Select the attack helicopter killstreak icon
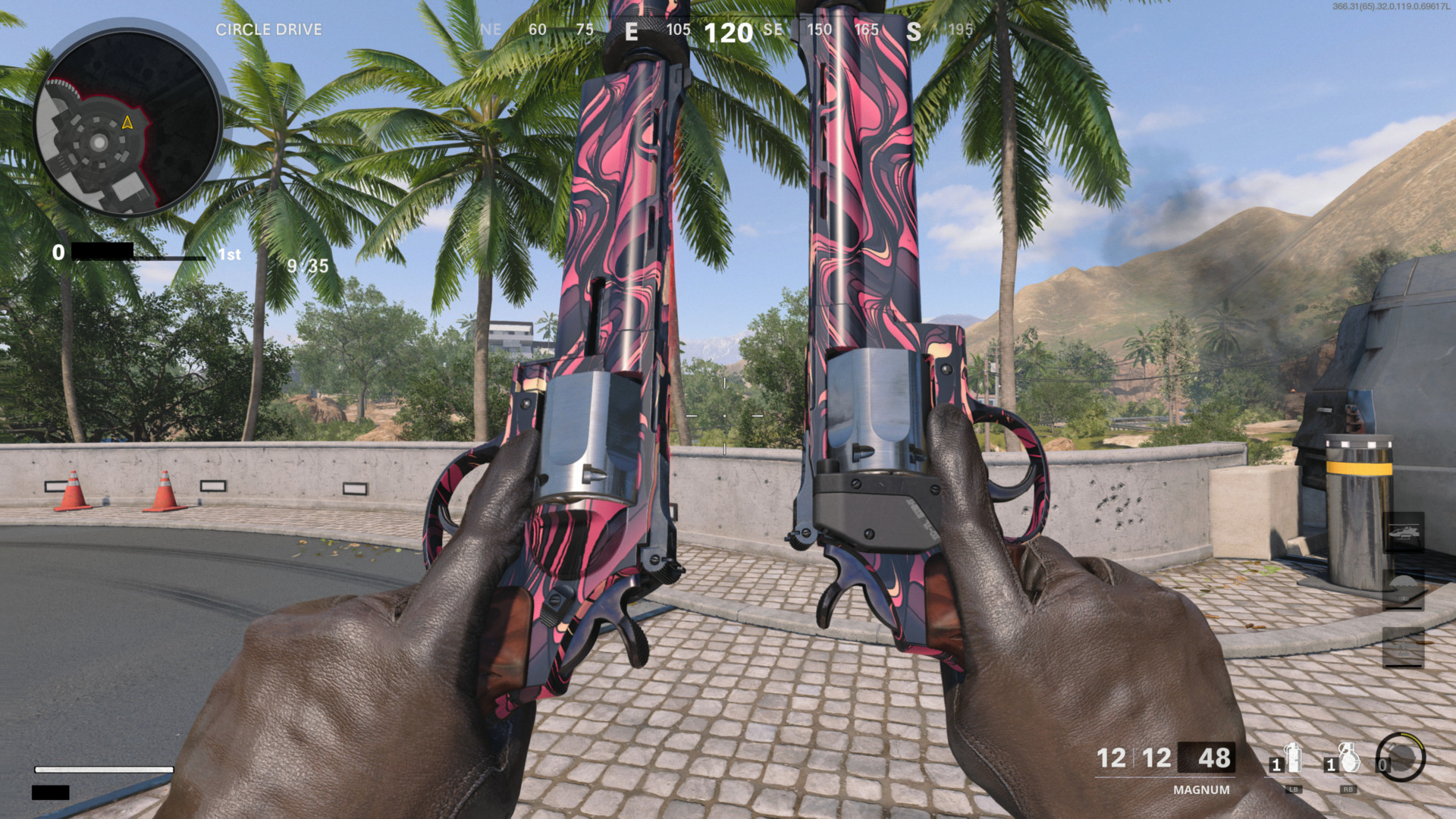1456x819 pixels. click(1404, 531)
